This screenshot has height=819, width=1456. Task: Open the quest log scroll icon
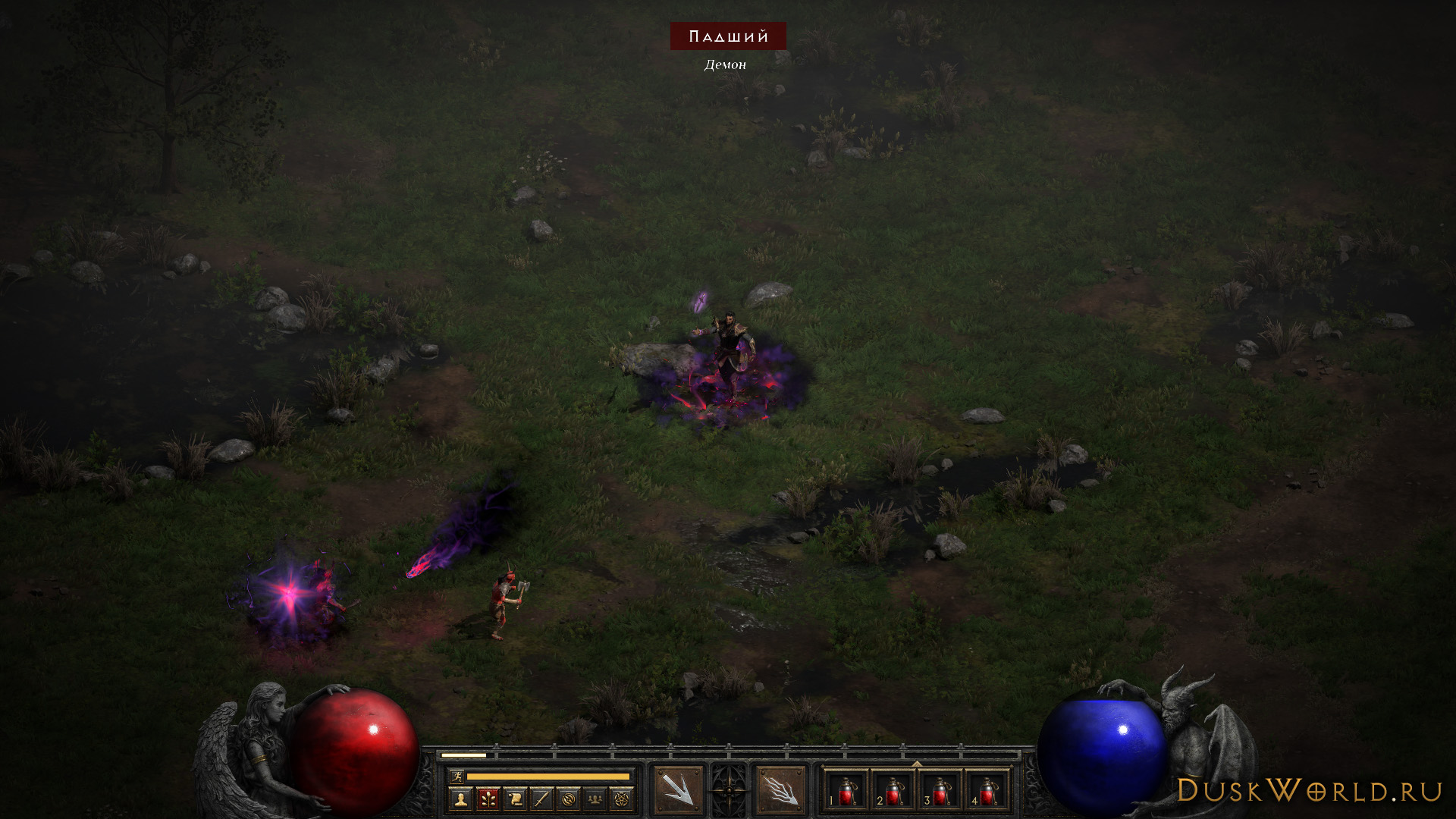click(x=515, y=799)
